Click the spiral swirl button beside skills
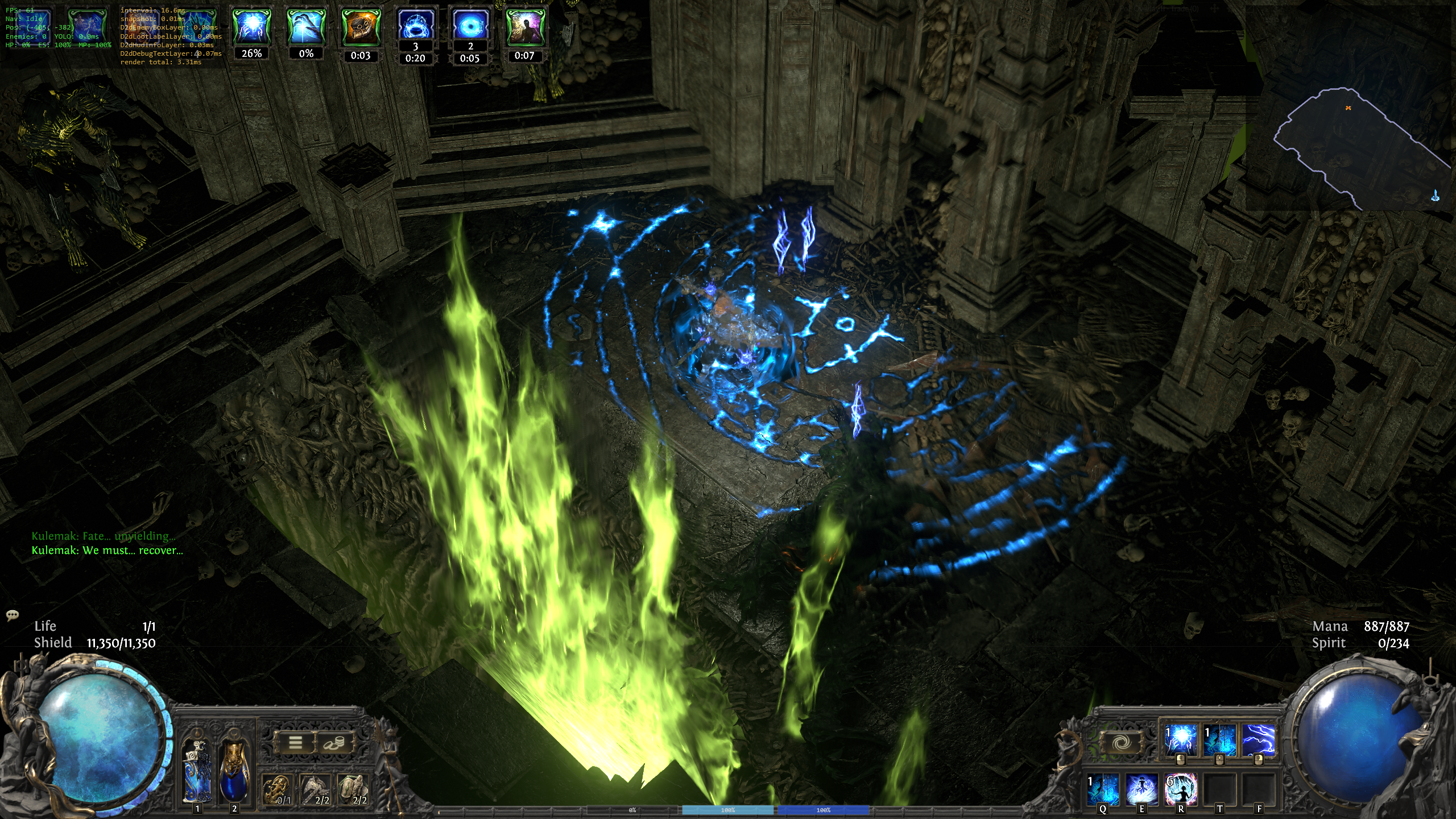This screenshot has height=819, width=1456. point(1121,743)
